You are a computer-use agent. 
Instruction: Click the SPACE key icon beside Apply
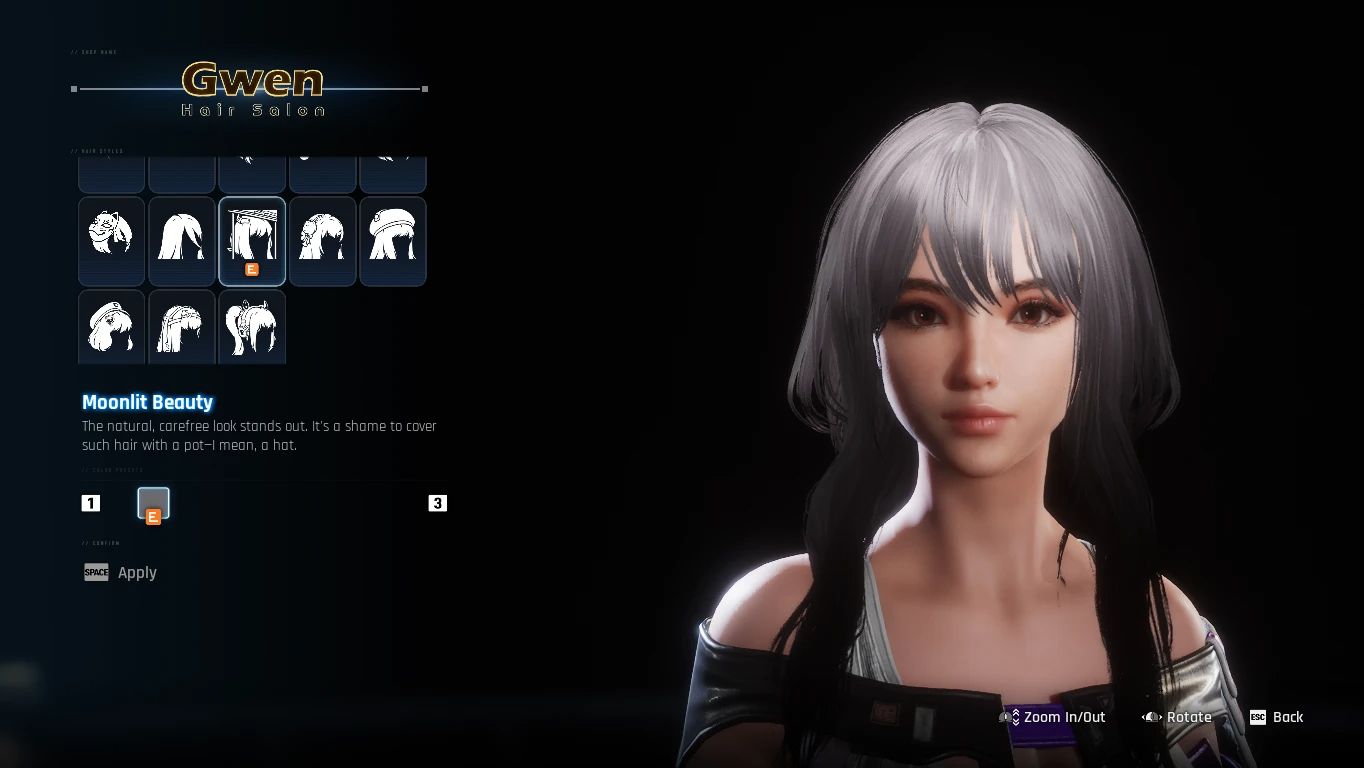(x=96, y=572)
